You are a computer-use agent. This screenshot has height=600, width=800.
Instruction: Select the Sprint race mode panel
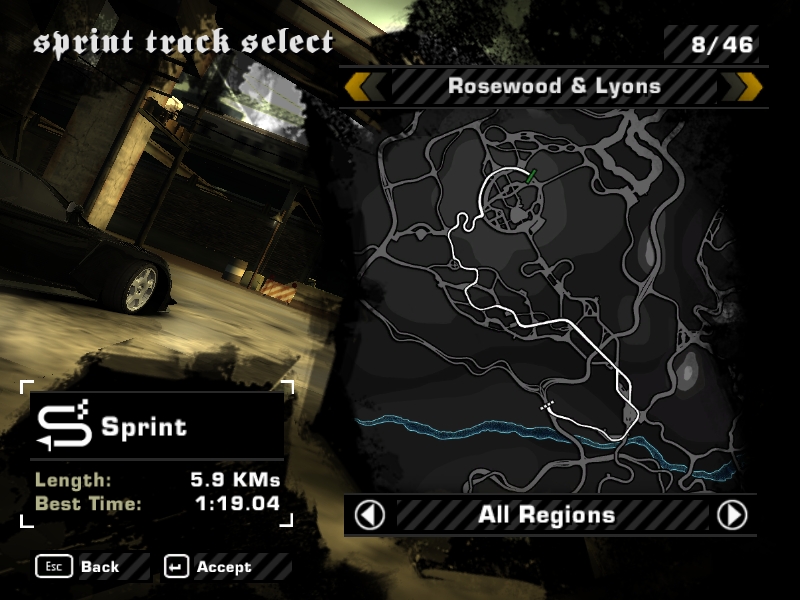[157, 428]
